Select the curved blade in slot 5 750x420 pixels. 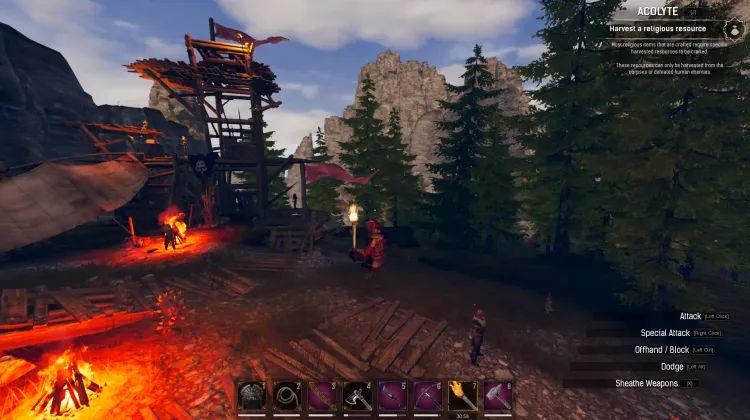click(x=392, y=396)
